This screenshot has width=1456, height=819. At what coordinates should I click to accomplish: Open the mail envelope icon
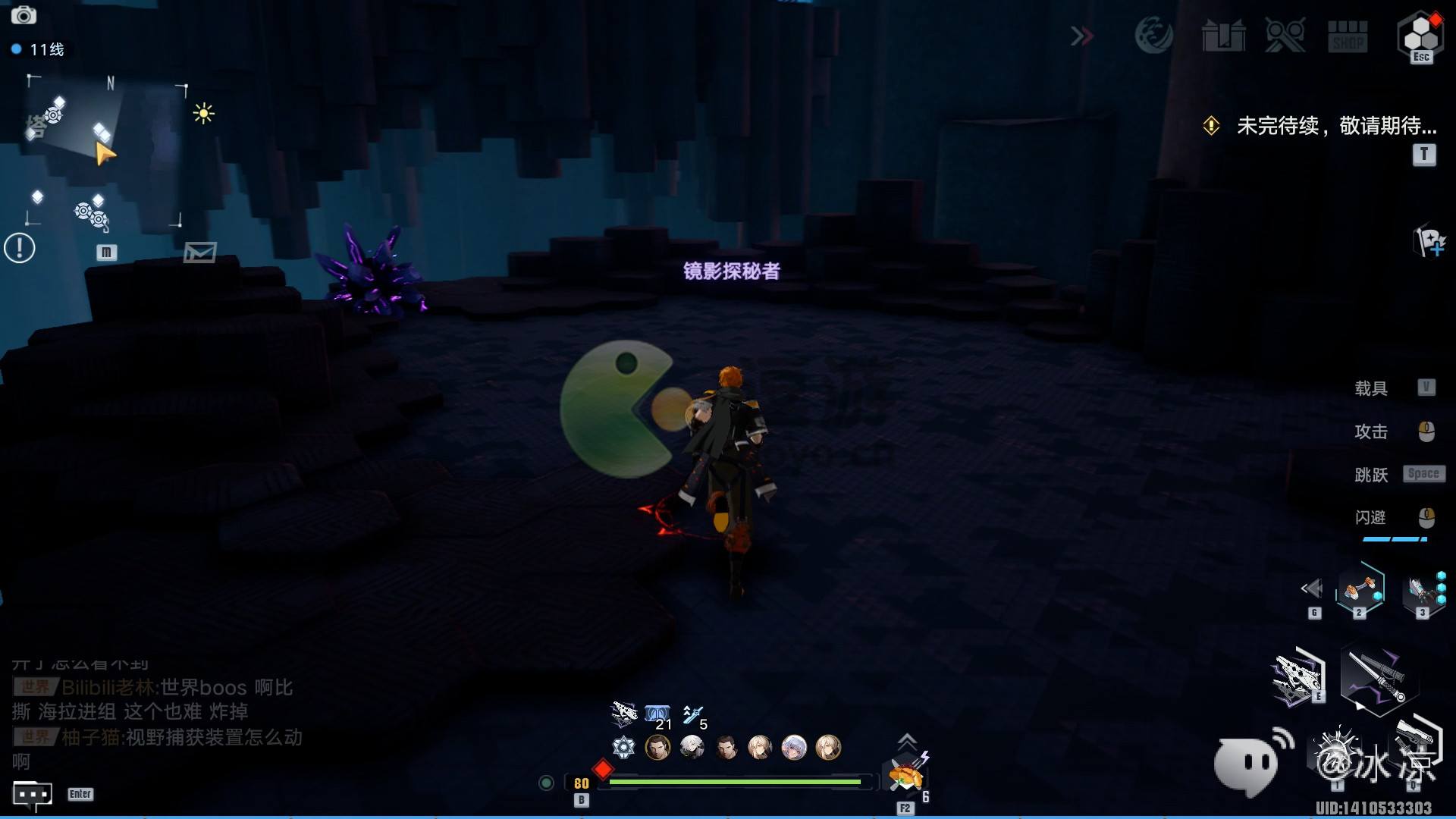[x=200, y=253]
